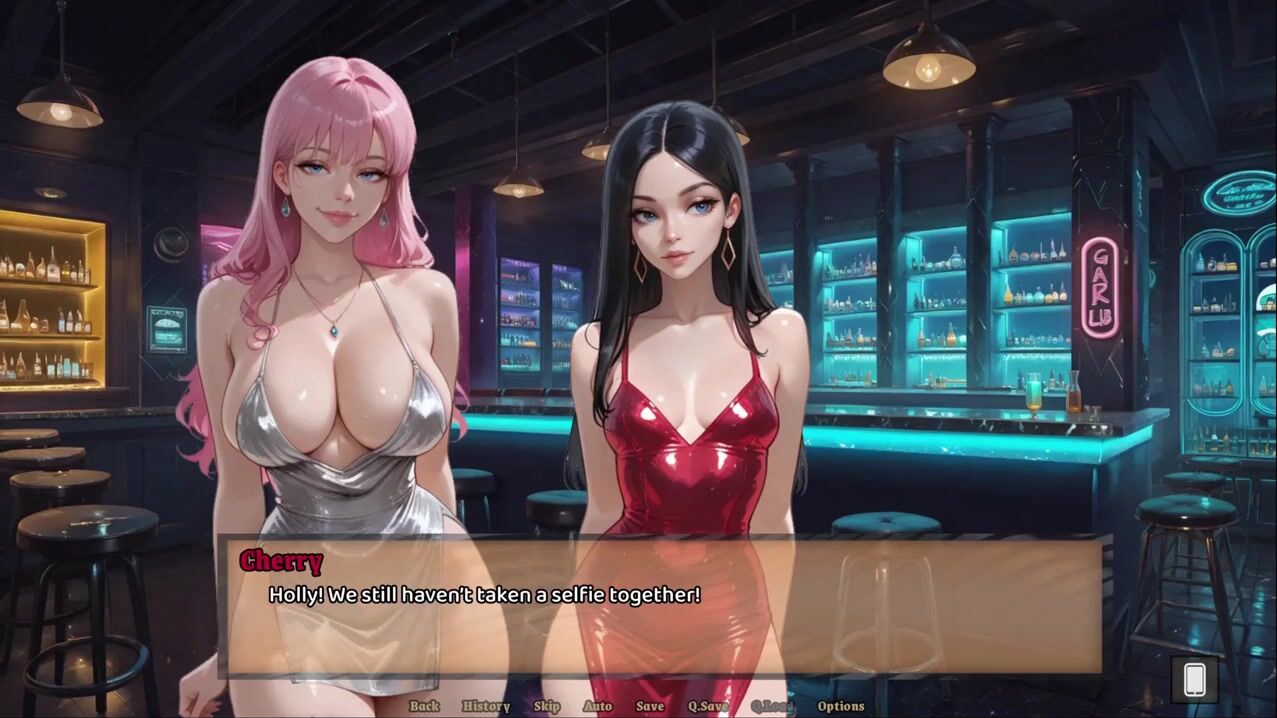Click Q.Load to quick load
The width and height of the screenshot is (1277, 718).
tap(773, 706)
